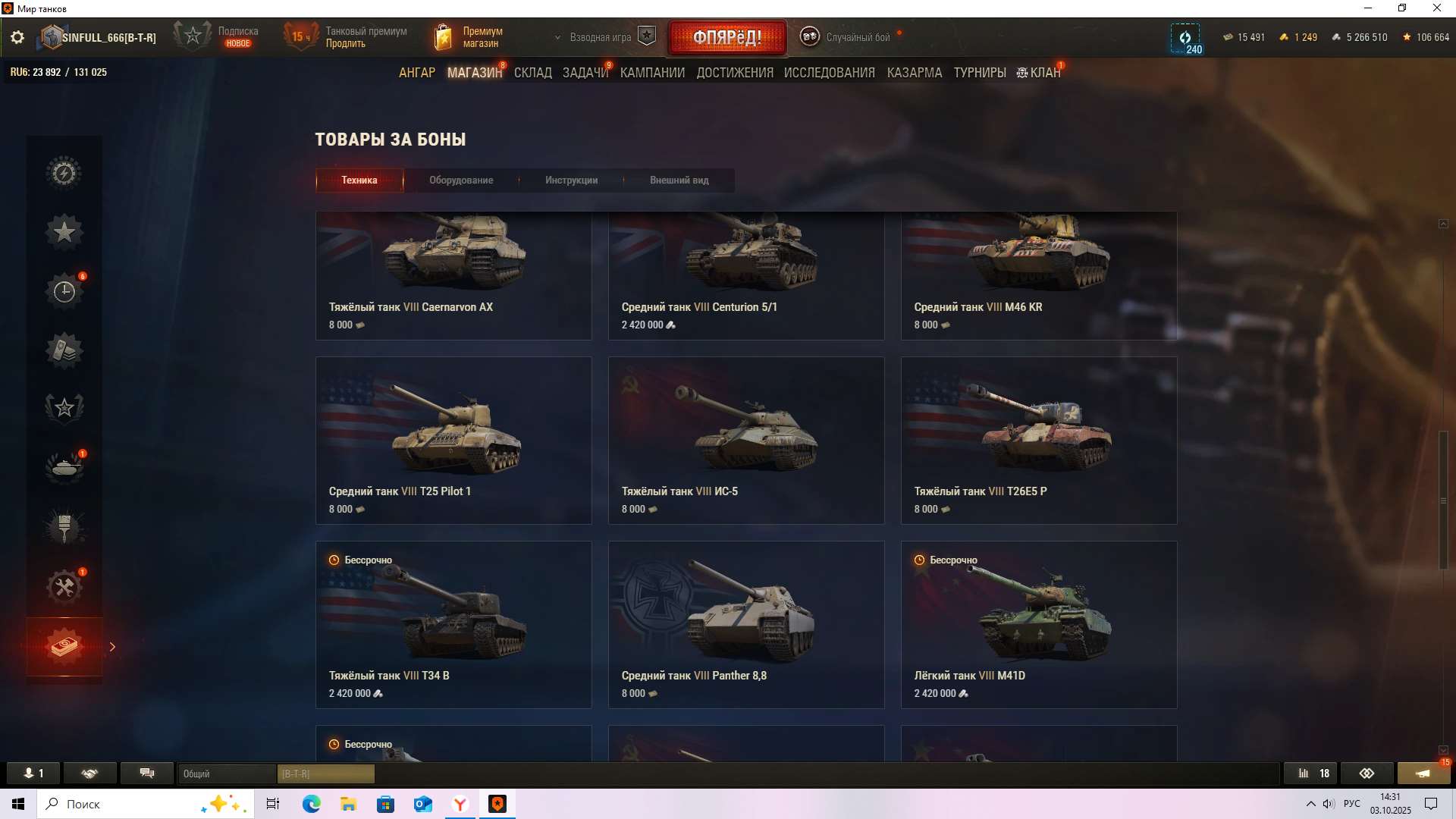Open the Yandex browser from the taskbar

click(460, 804)
